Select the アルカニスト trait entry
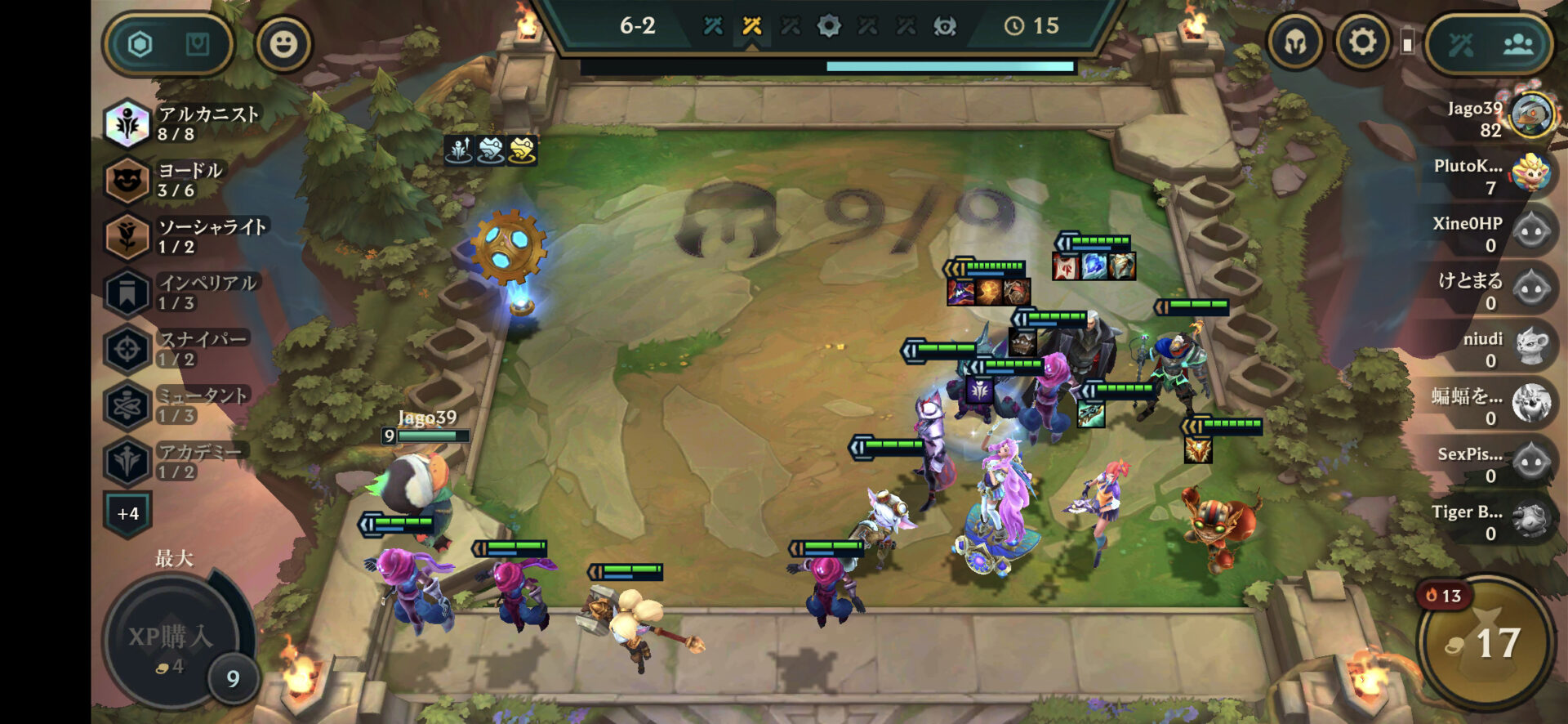The image size is (1568, 724). coord(184,123)
